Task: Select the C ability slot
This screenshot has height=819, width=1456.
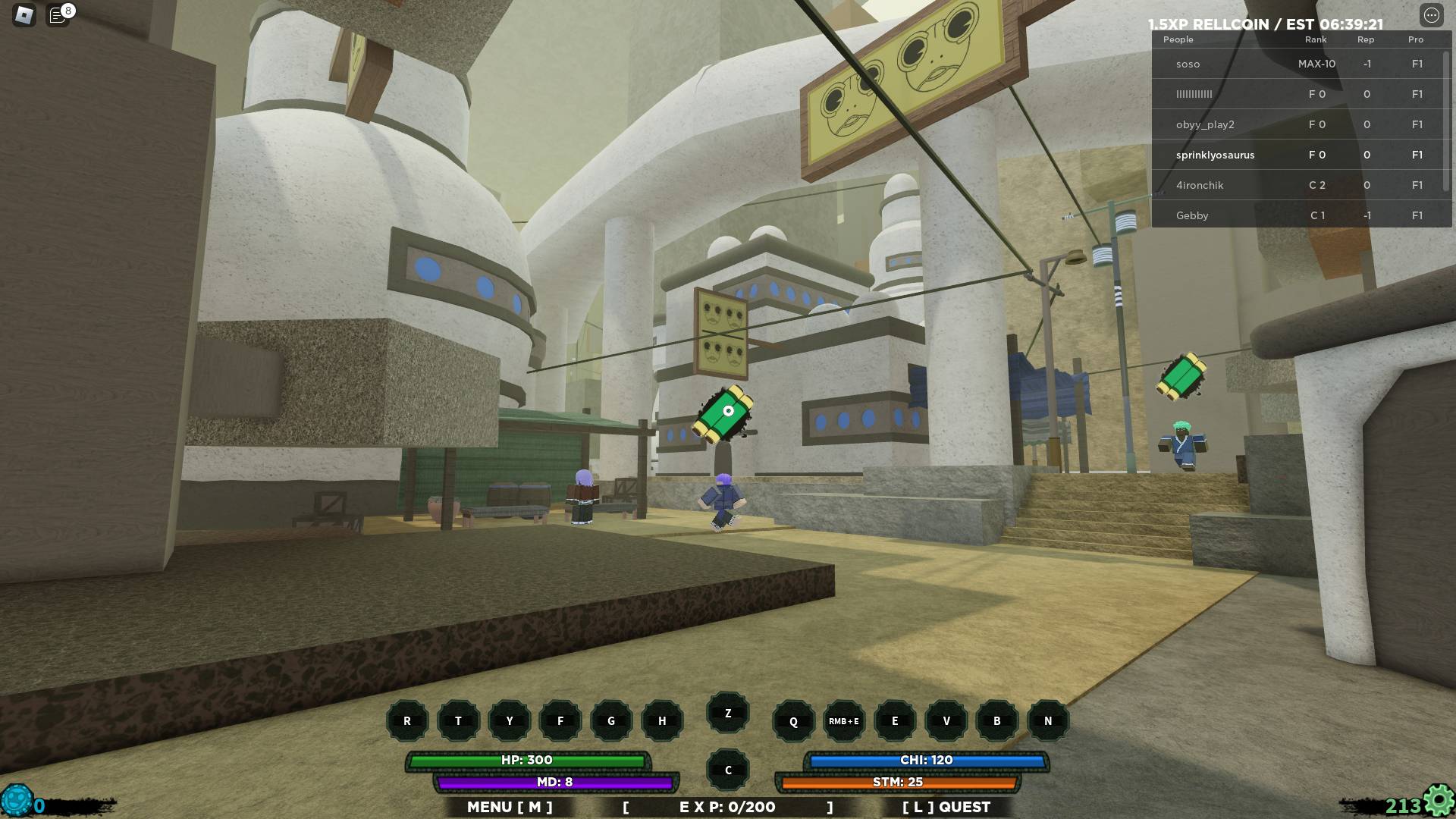Action: pyautogui.click(x=727, y=769)
